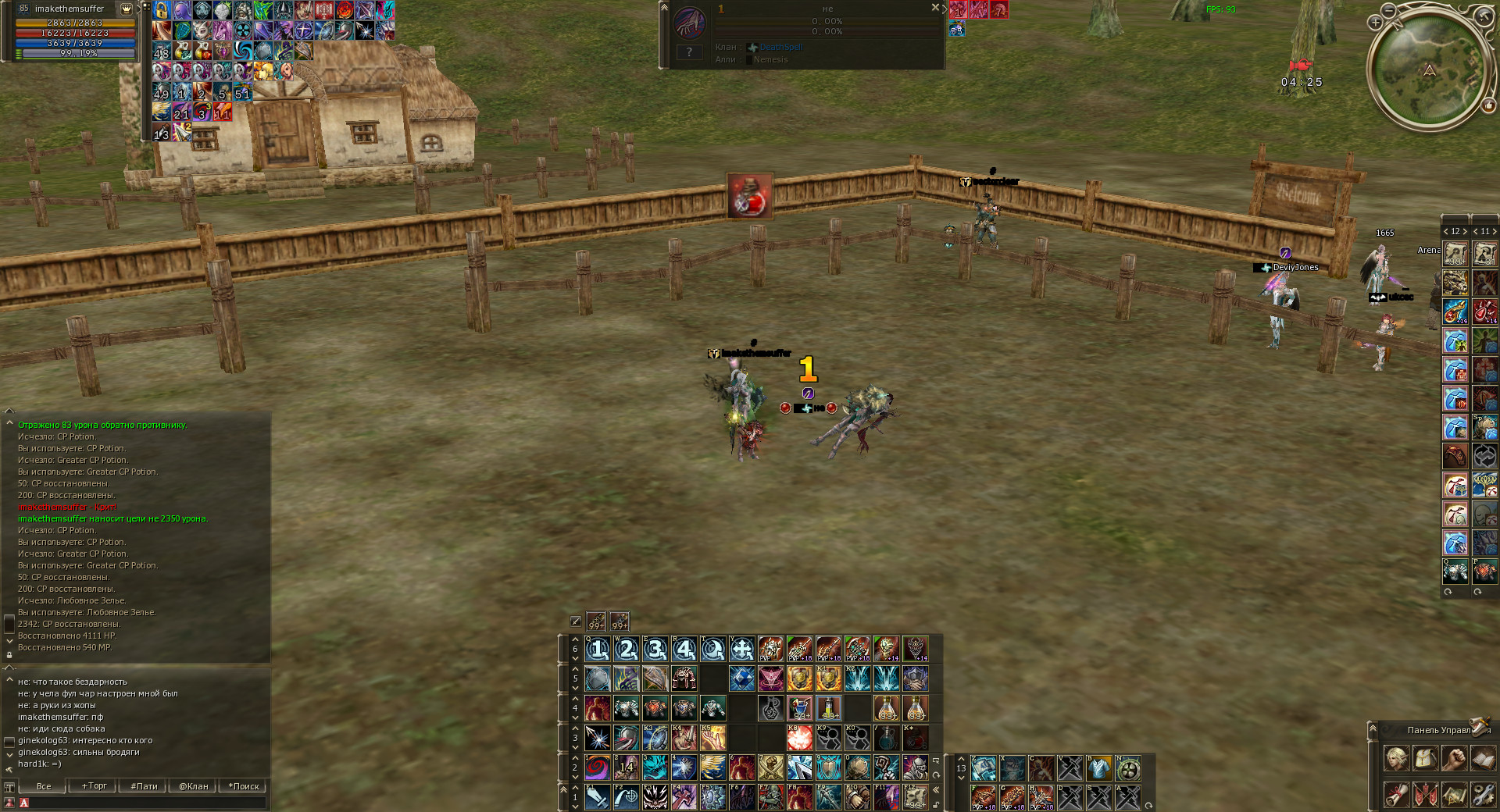Open the quest scroll icon
This screenshot has width=1500, height=812.
1396,796
